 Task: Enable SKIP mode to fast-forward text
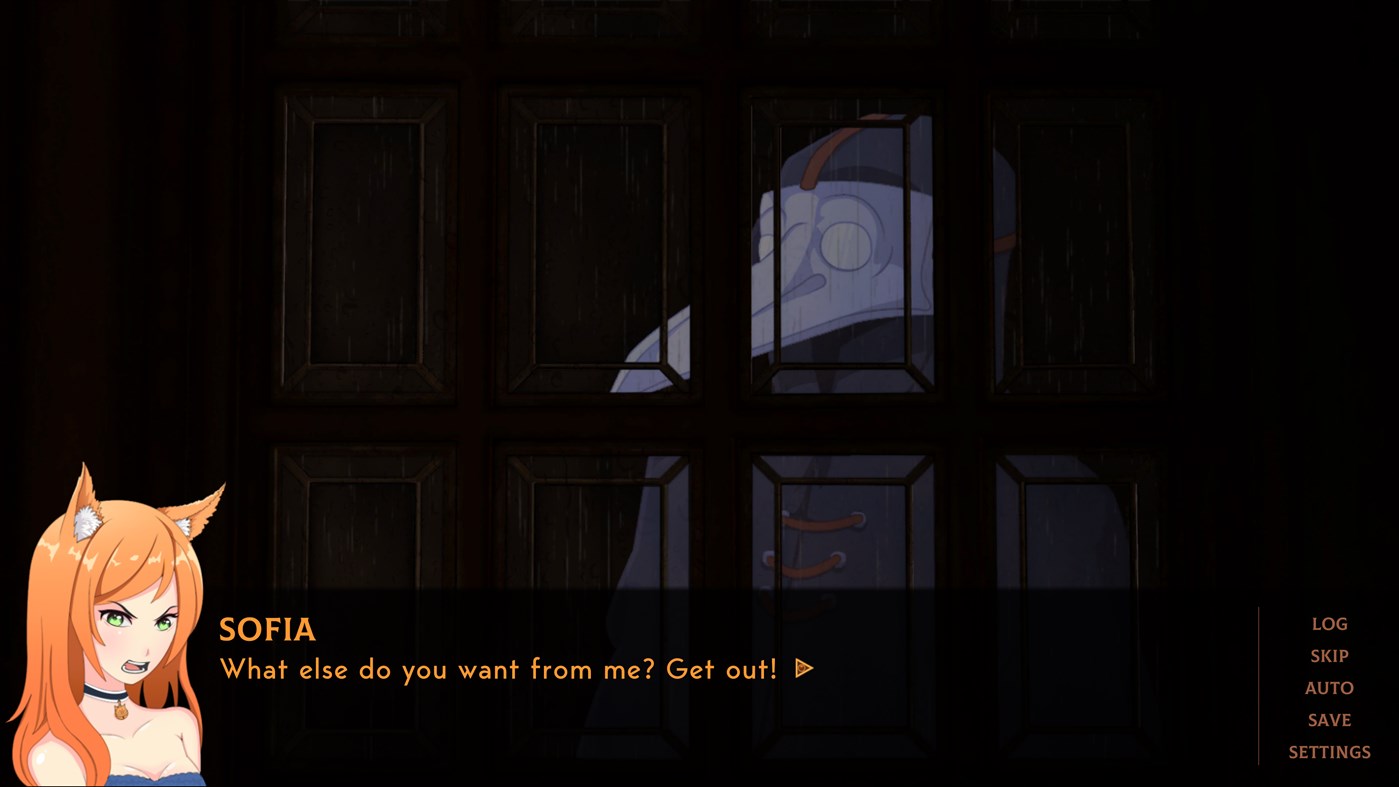1329,655
